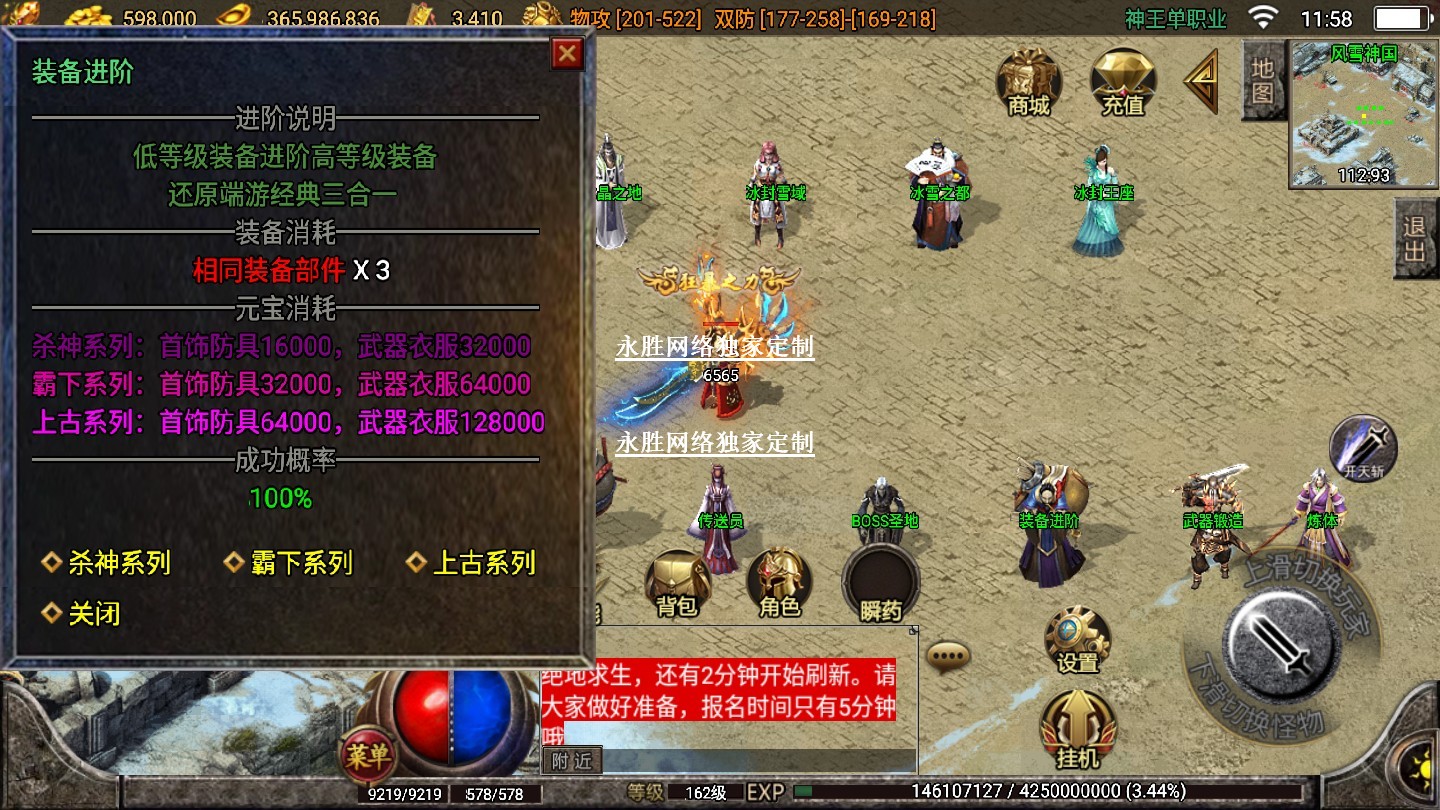Open the 设置 settings gear

pyautogui.click(x=1077, y=639)
